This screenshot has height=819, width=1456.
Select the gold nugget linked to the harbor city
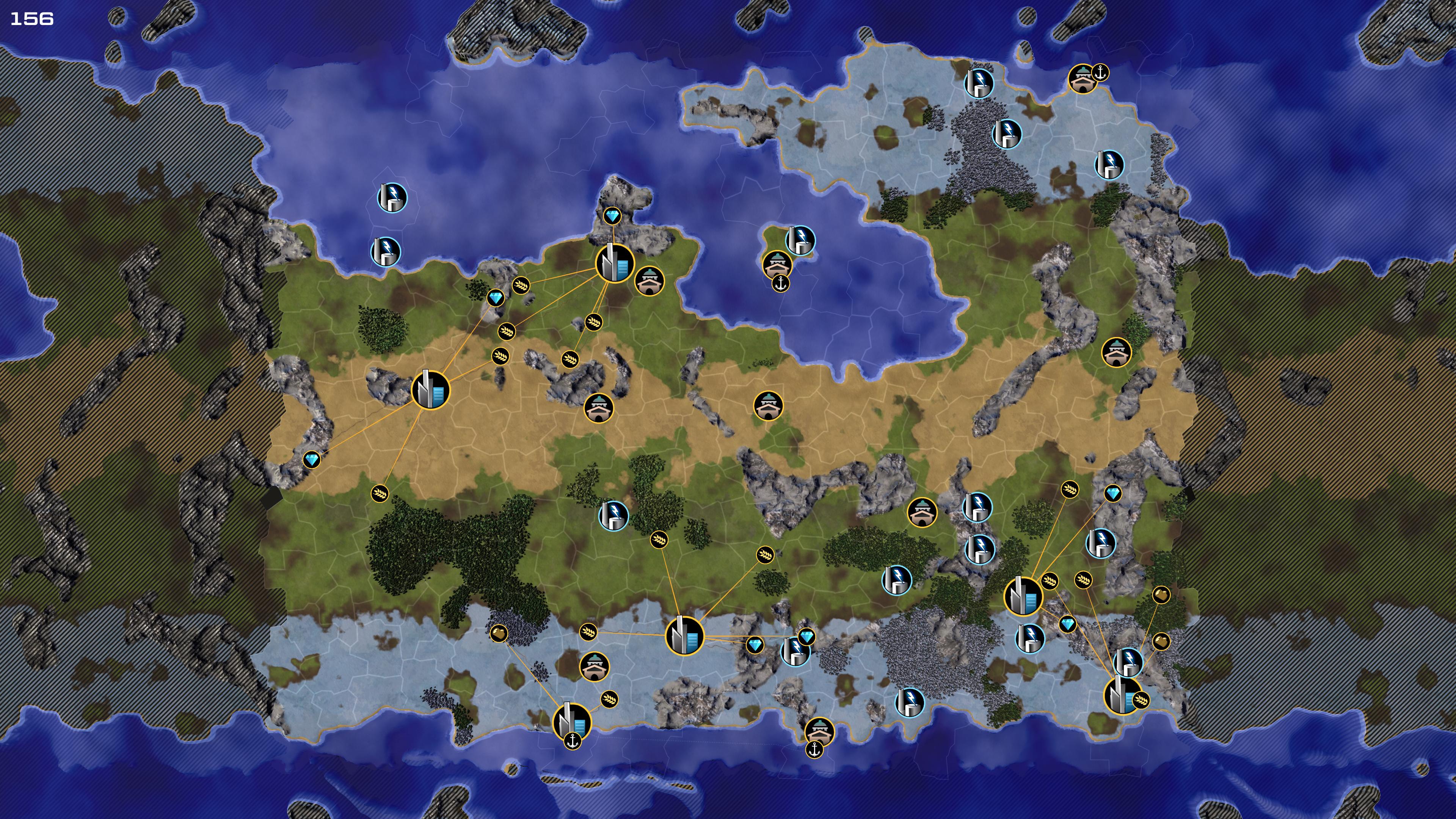coord(499,634)
